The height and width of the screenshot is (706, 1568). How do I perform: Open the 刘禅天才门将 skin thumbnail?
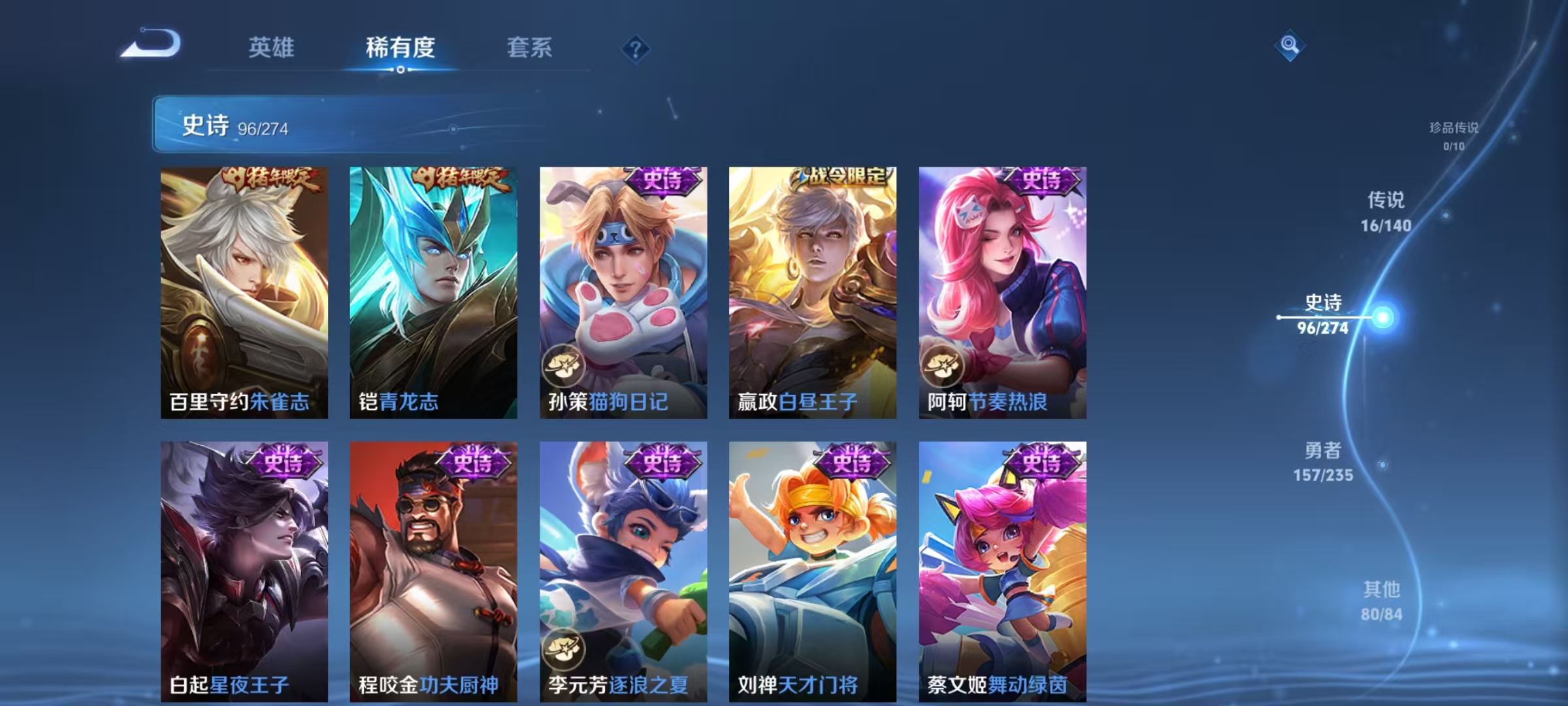[x=809, y=569]
